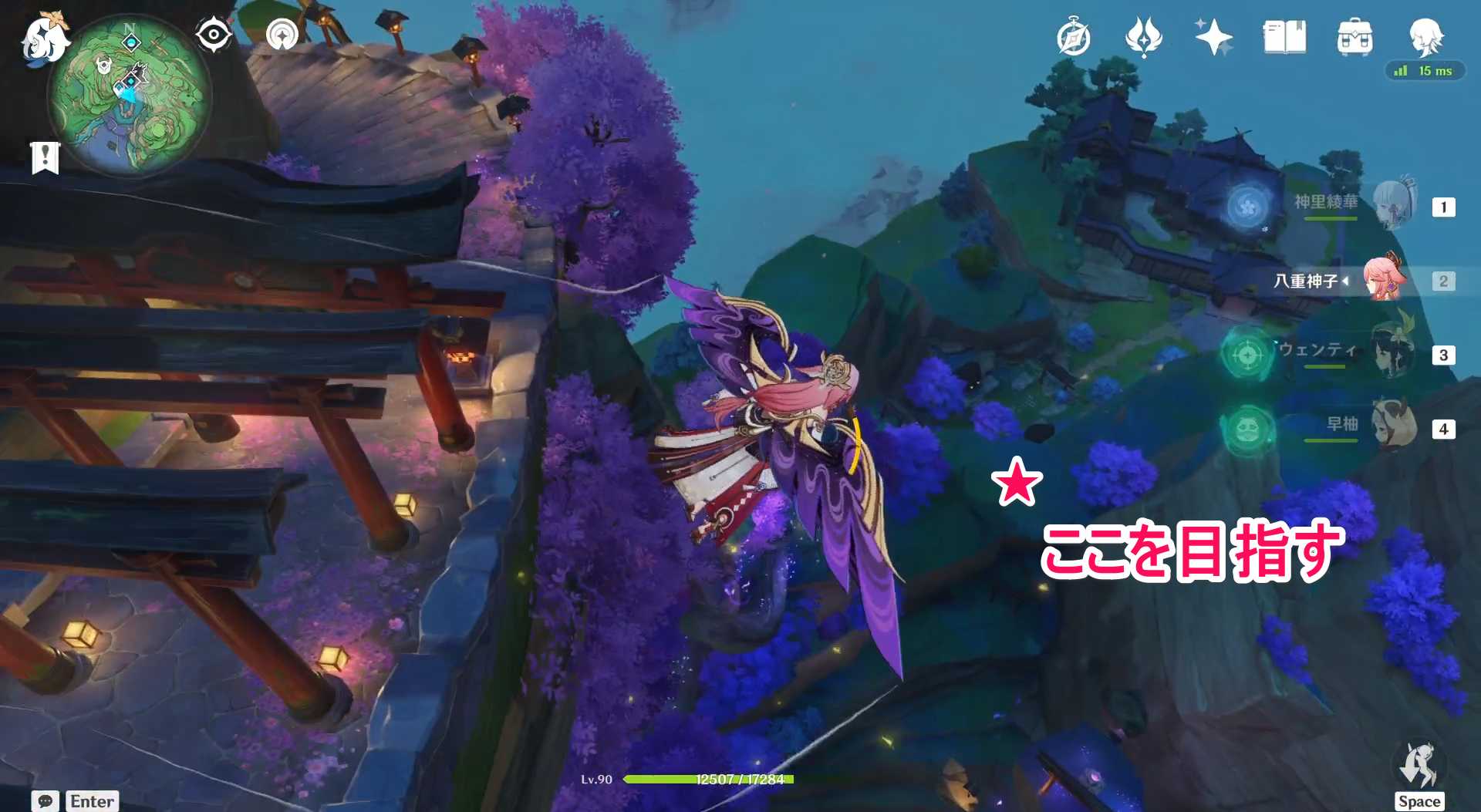Open the chat speech bubble box
Viewport: 1481px width, 812px height.
46,800
